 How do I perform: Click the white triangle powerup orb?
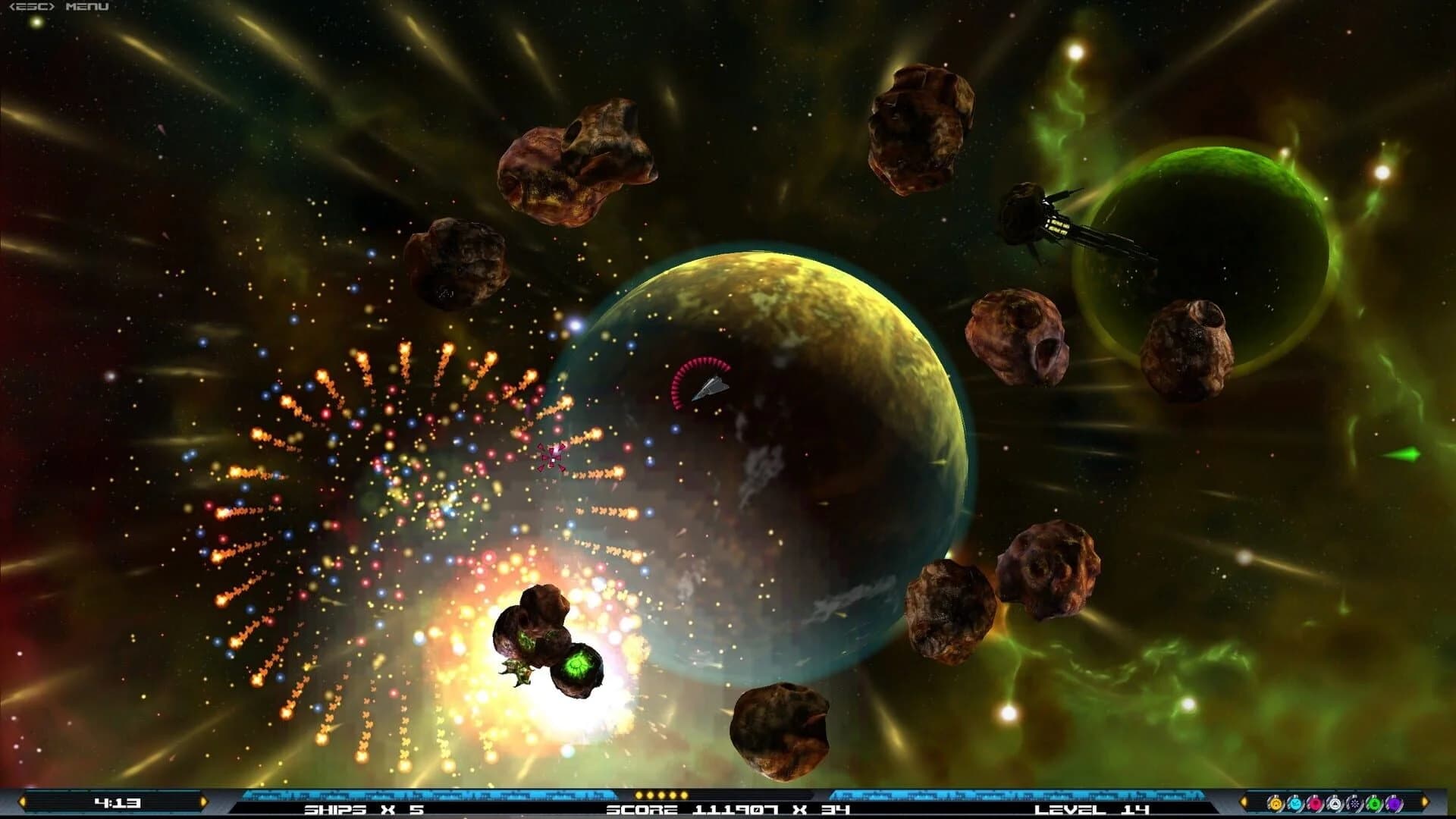[x=1336, y=802]
